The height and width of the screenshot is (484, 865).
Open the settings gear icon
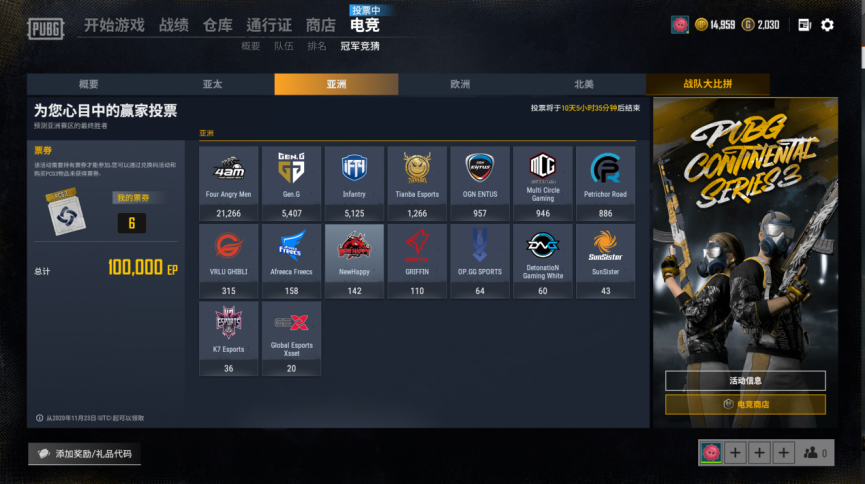[x=827, y=25]
